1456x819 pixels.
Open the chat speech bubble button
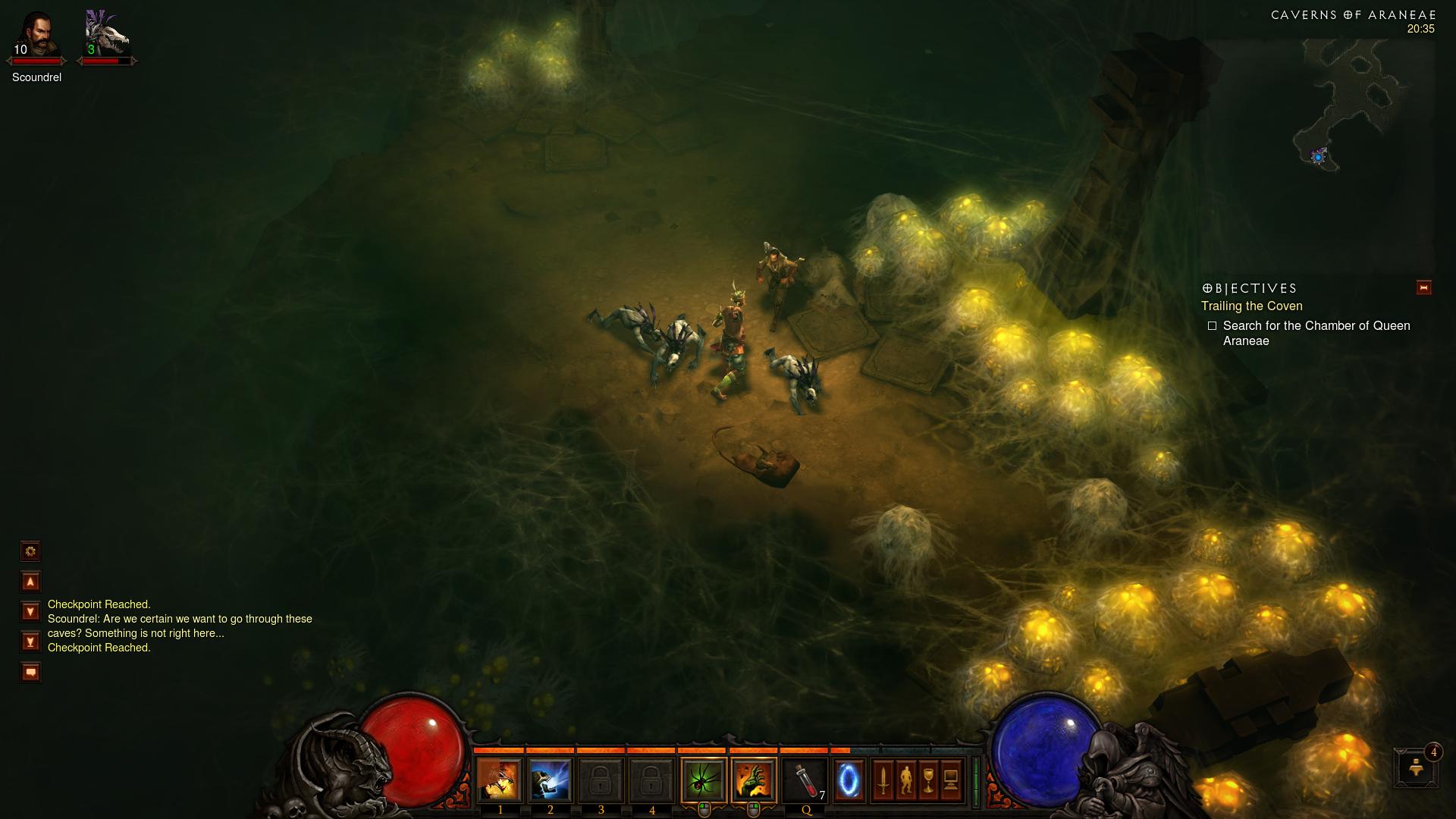tap(30, 672)
